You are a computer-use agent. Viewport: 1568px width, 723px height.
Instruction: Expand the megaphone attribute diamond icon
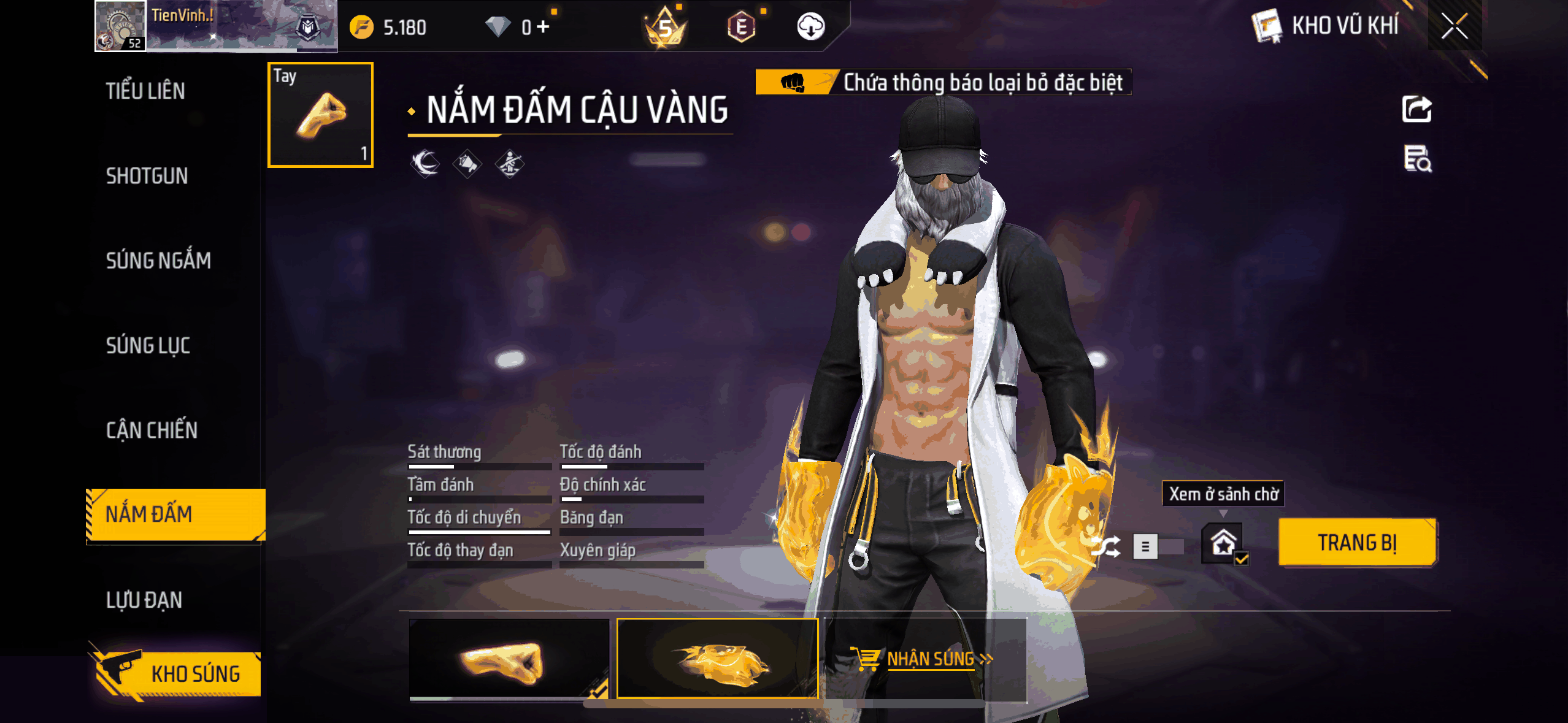click(467, 164)
